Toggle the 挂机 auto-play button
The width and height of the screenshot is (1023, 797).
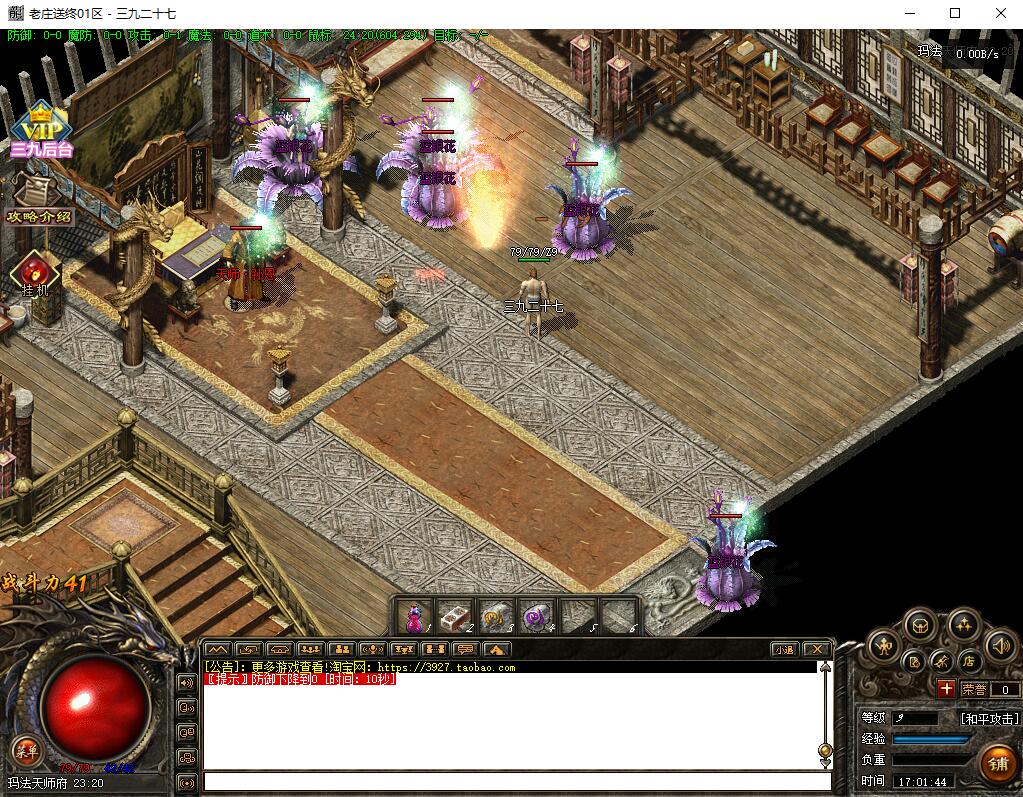tap(35, 275)
